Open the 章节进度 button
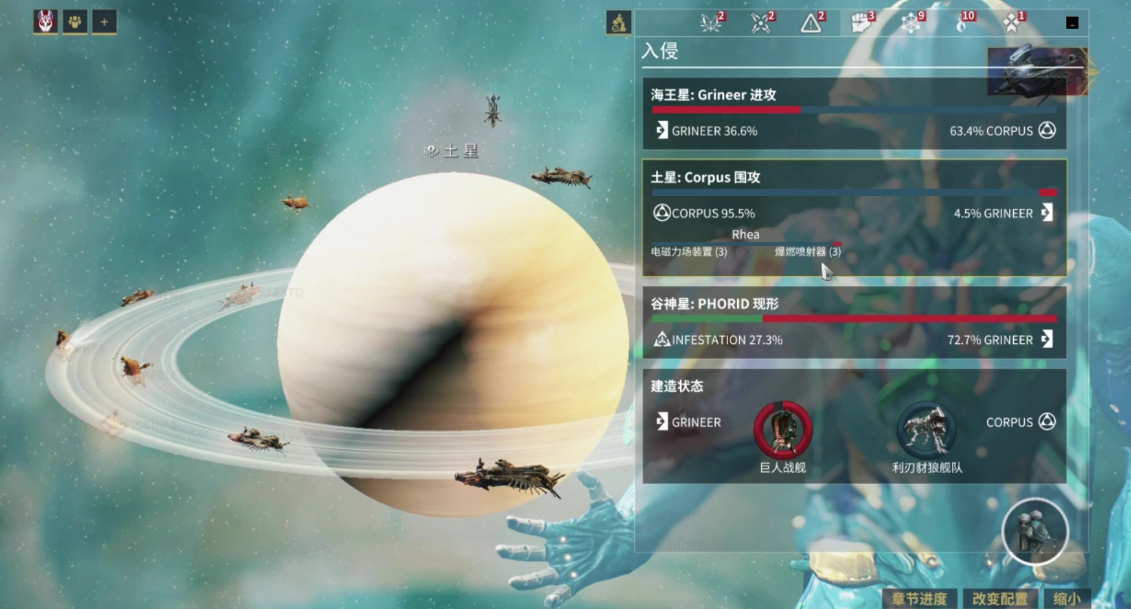This screenshot has width=1131, height=609. point(917,598)
